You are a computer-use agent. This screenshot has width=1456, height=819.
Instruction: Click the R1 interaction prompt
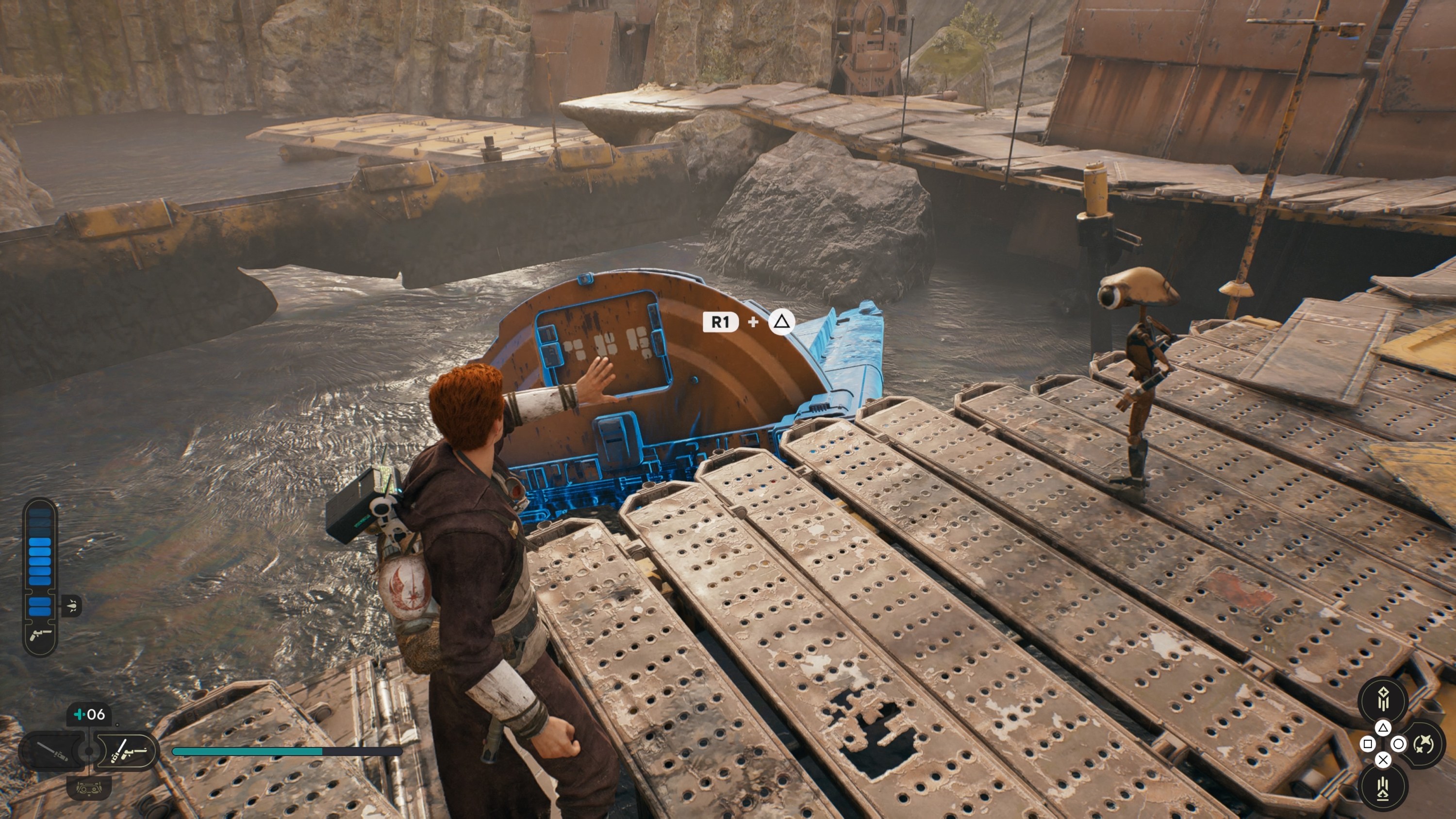pyautogui.click(x=720, y=323)
